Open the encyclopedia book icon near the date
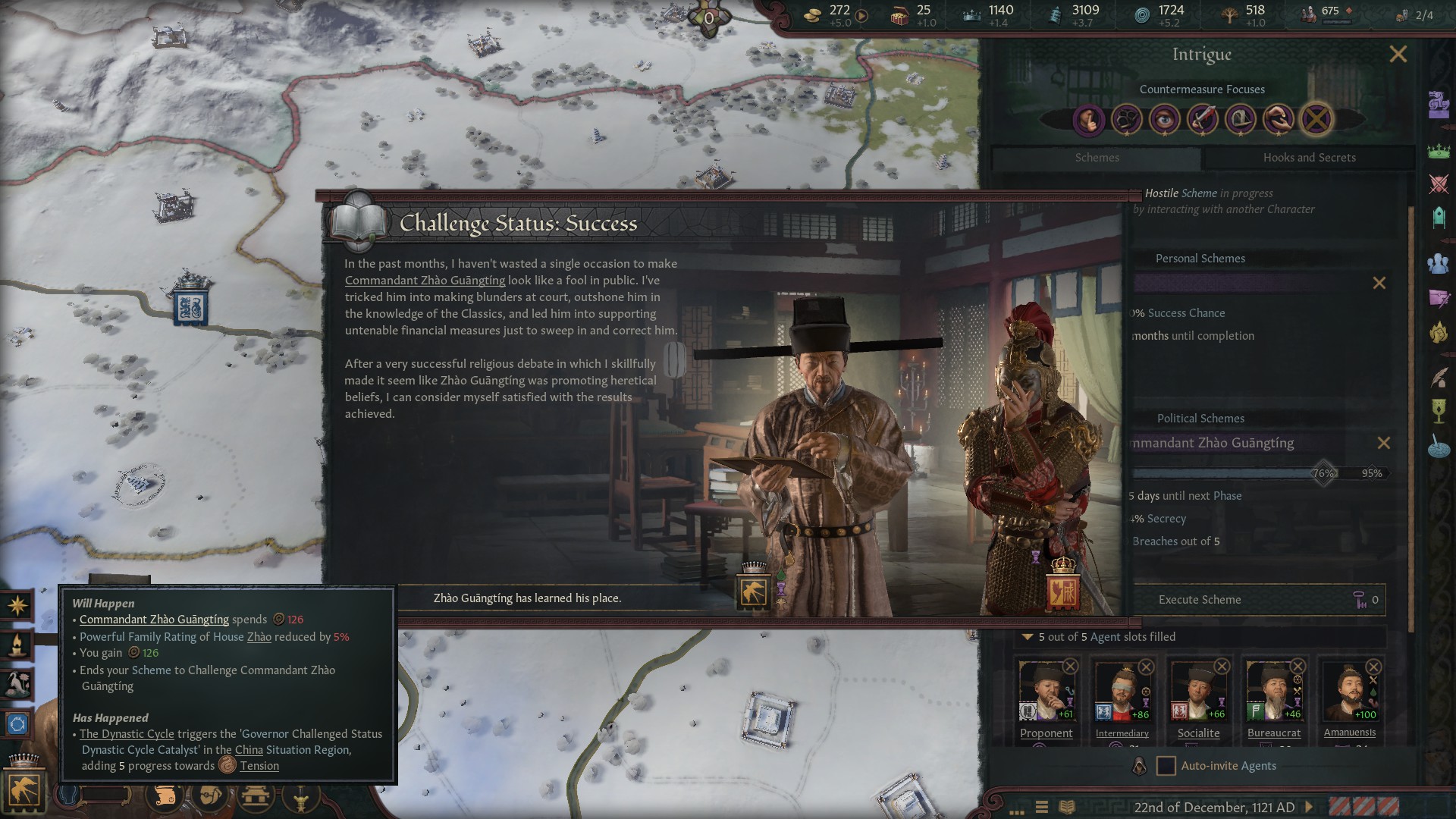The image size is (1456, 819). (1067, 807)
